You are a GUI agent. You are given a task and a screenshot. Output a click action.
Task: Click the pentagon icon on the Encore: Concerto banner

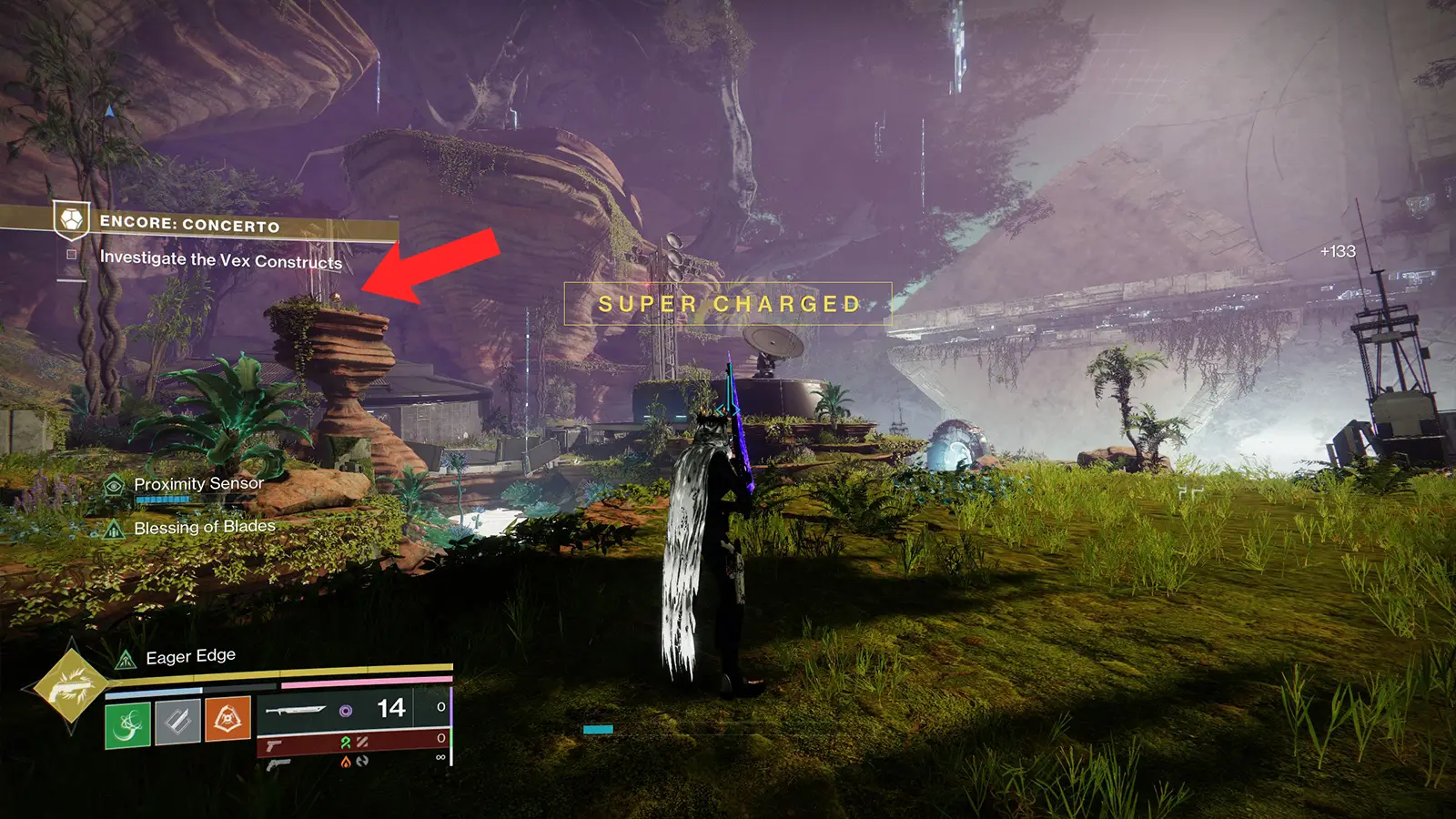point(71,219)
